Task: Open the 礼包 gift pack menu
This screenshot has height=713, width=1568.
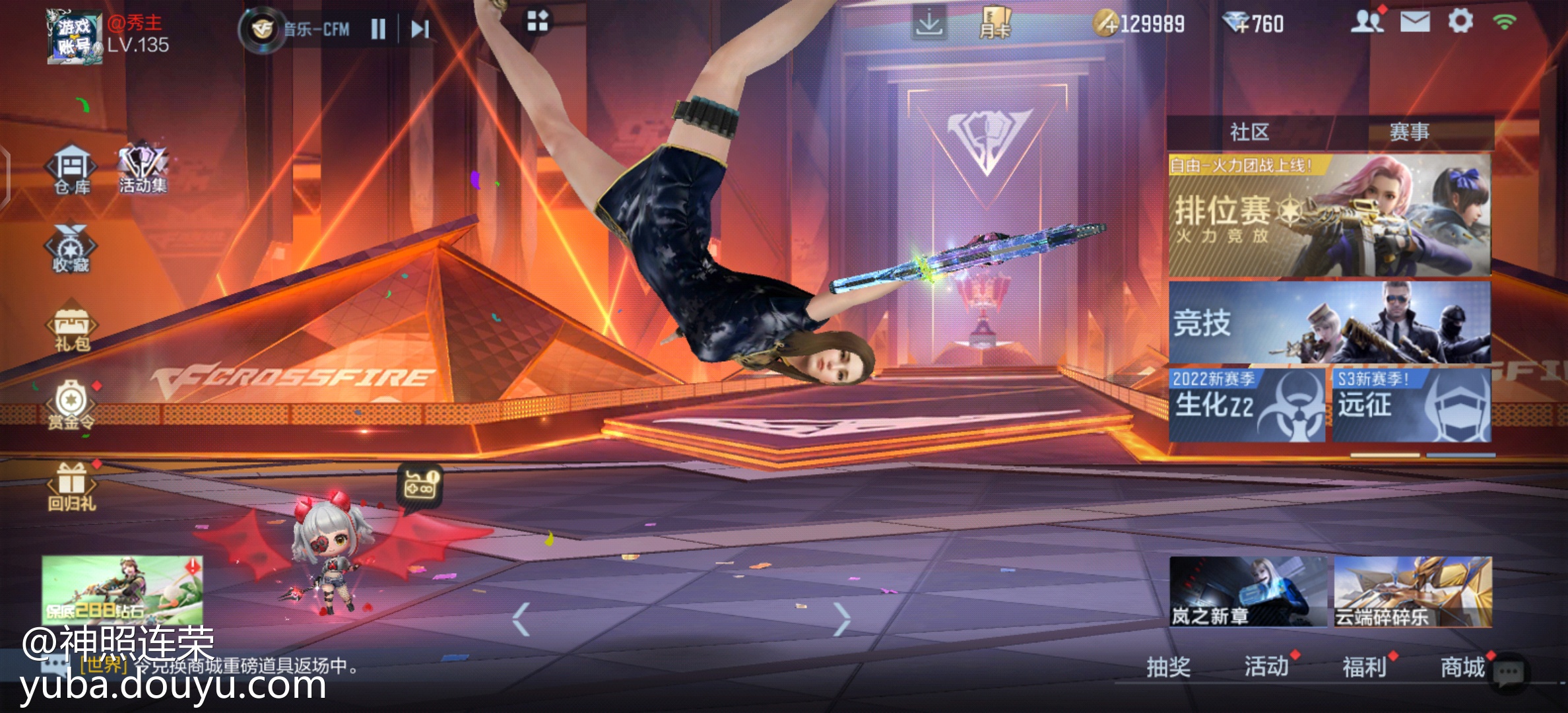Action: click(x=72, y=329)
